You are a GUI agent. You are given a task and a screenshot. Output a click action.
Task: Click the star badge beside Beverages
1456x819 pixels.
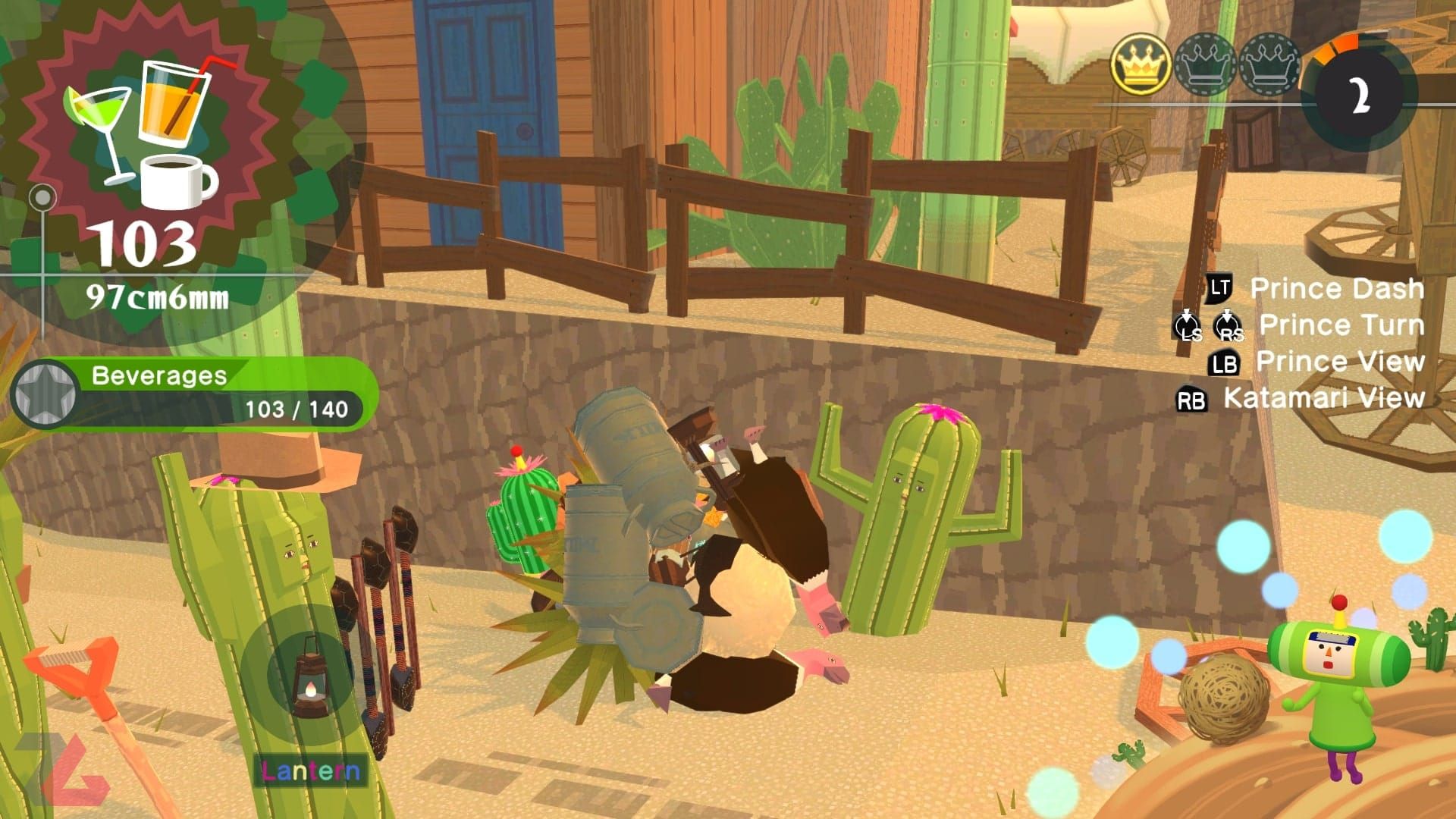pos(45,394)
